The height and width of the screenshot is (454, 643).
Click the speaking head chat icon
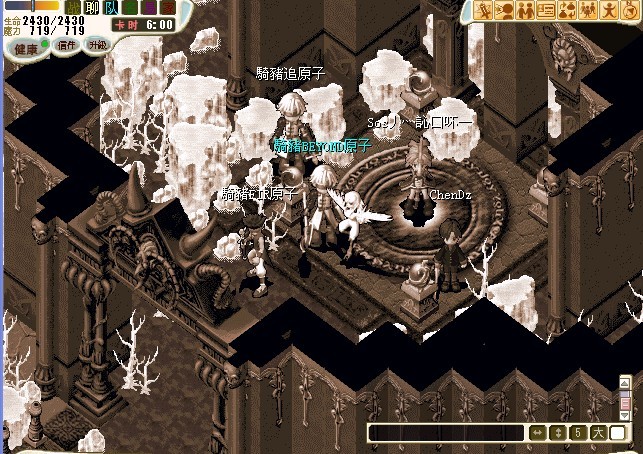pyautogui.click(x=505, y=10)
